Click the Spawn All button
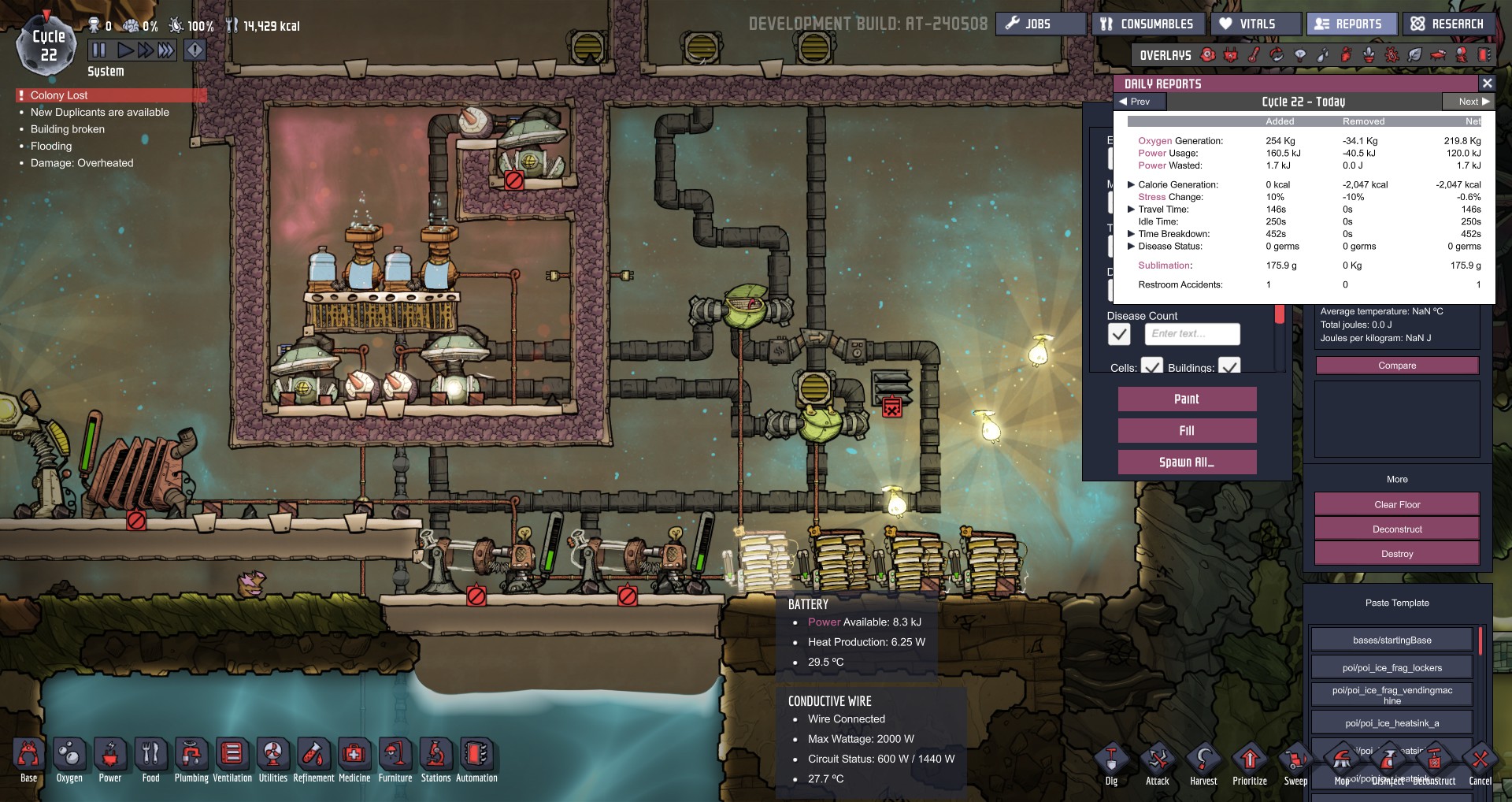 coord(1187,462)
